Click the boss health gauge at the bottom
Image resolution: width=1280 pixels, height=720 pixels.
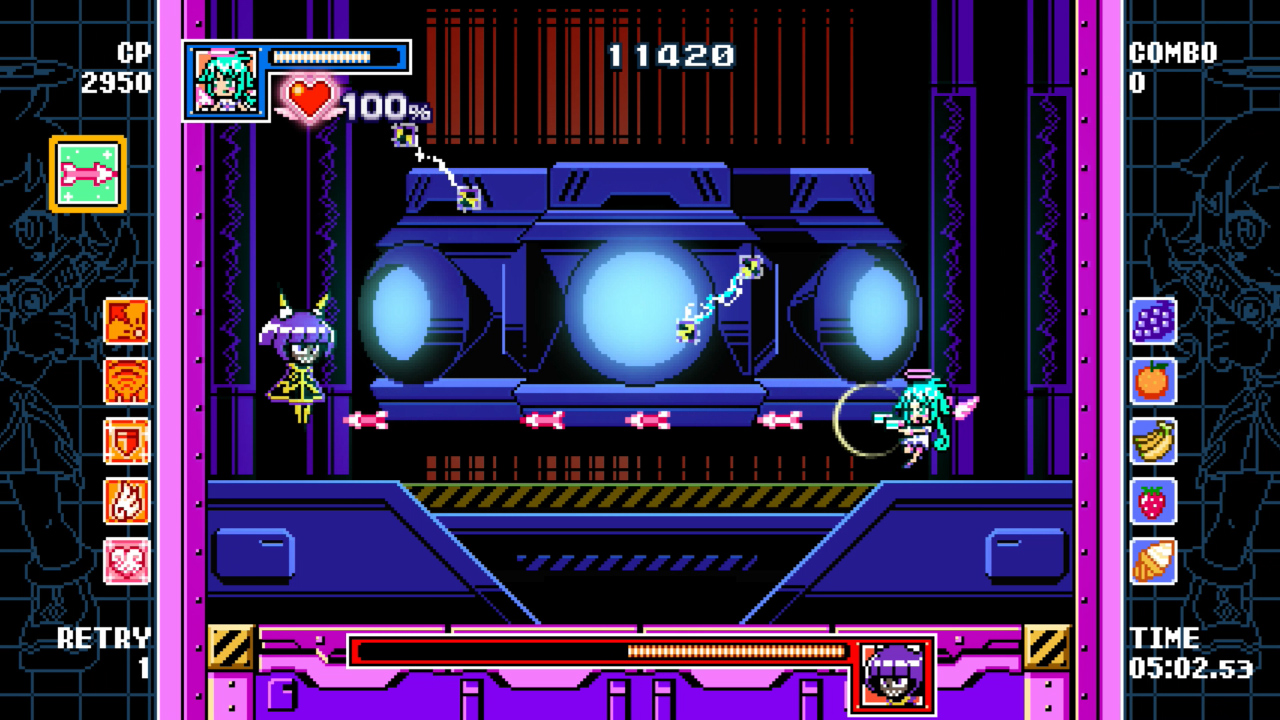coord(600,652)
